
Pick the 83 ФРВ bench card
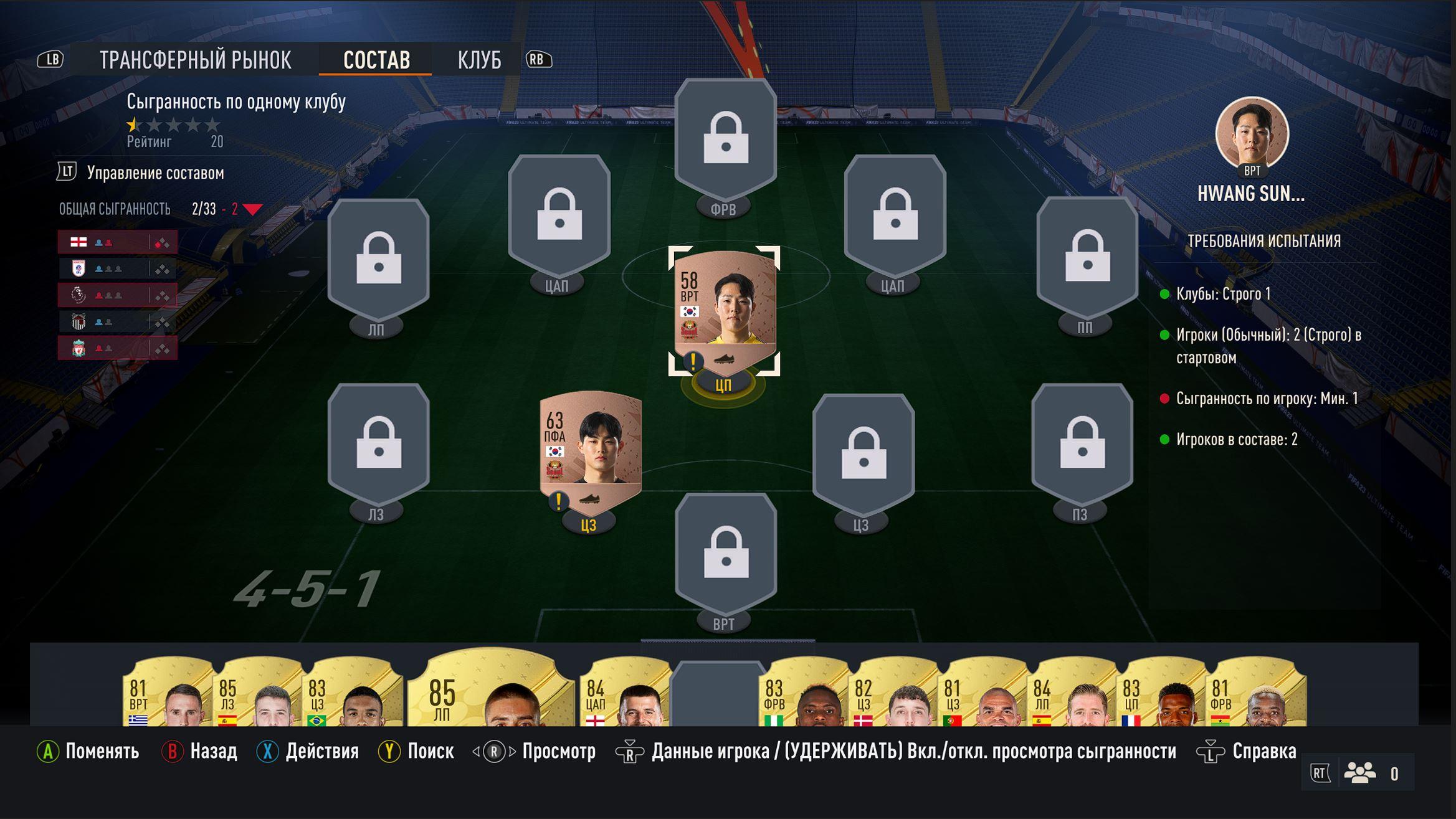click(801, 694)
